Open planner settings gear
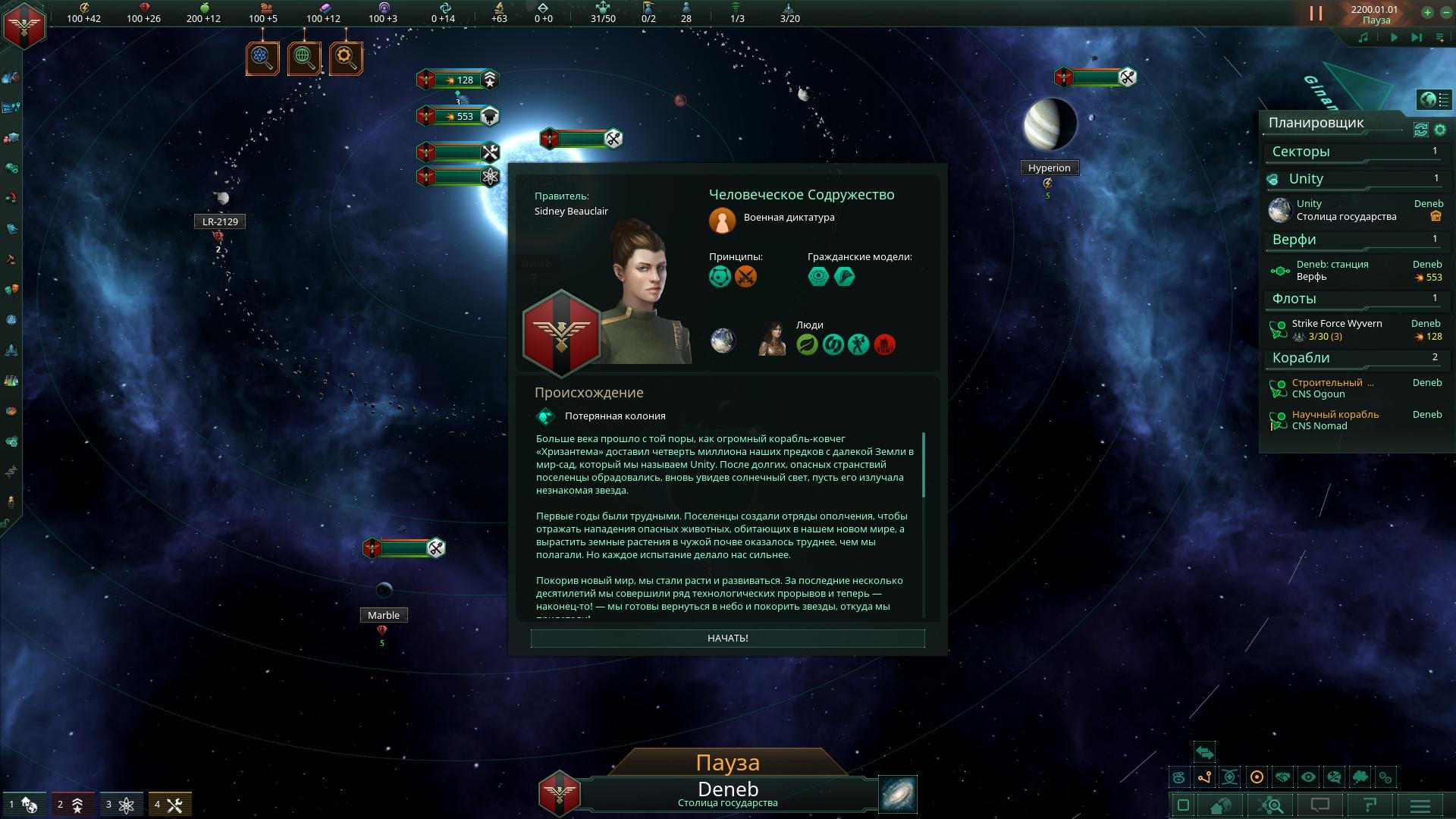 pyautogui.click(x=1440, y=130)
